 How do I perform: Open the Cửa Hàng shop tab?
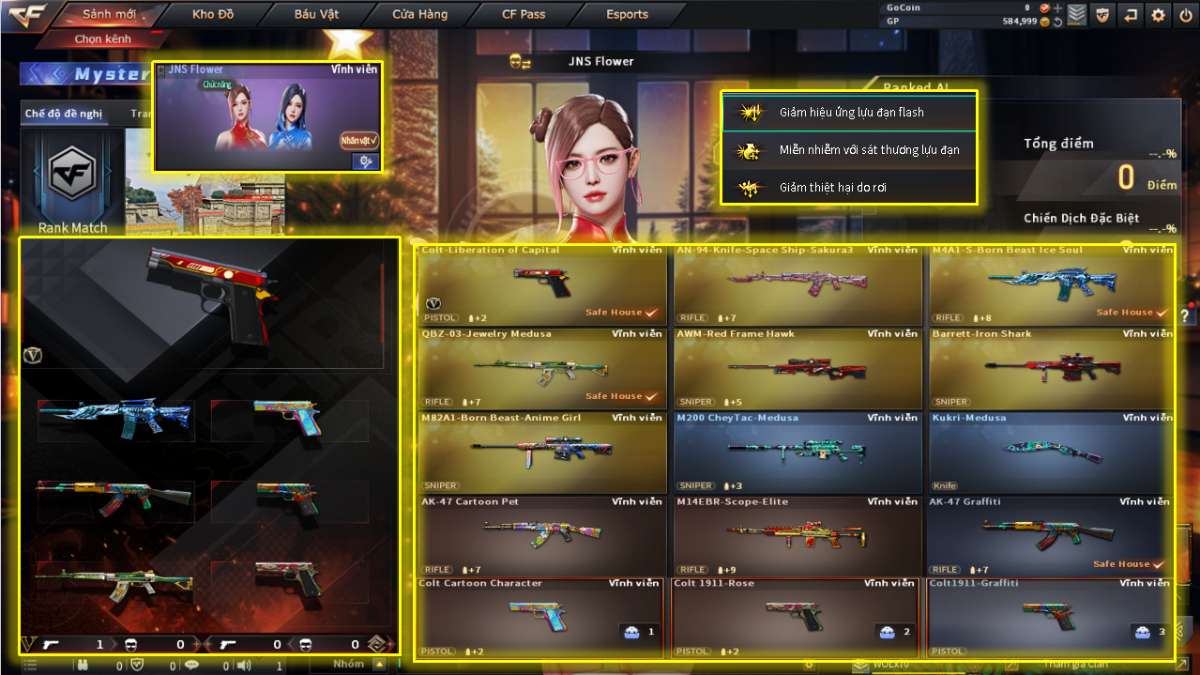420,14
